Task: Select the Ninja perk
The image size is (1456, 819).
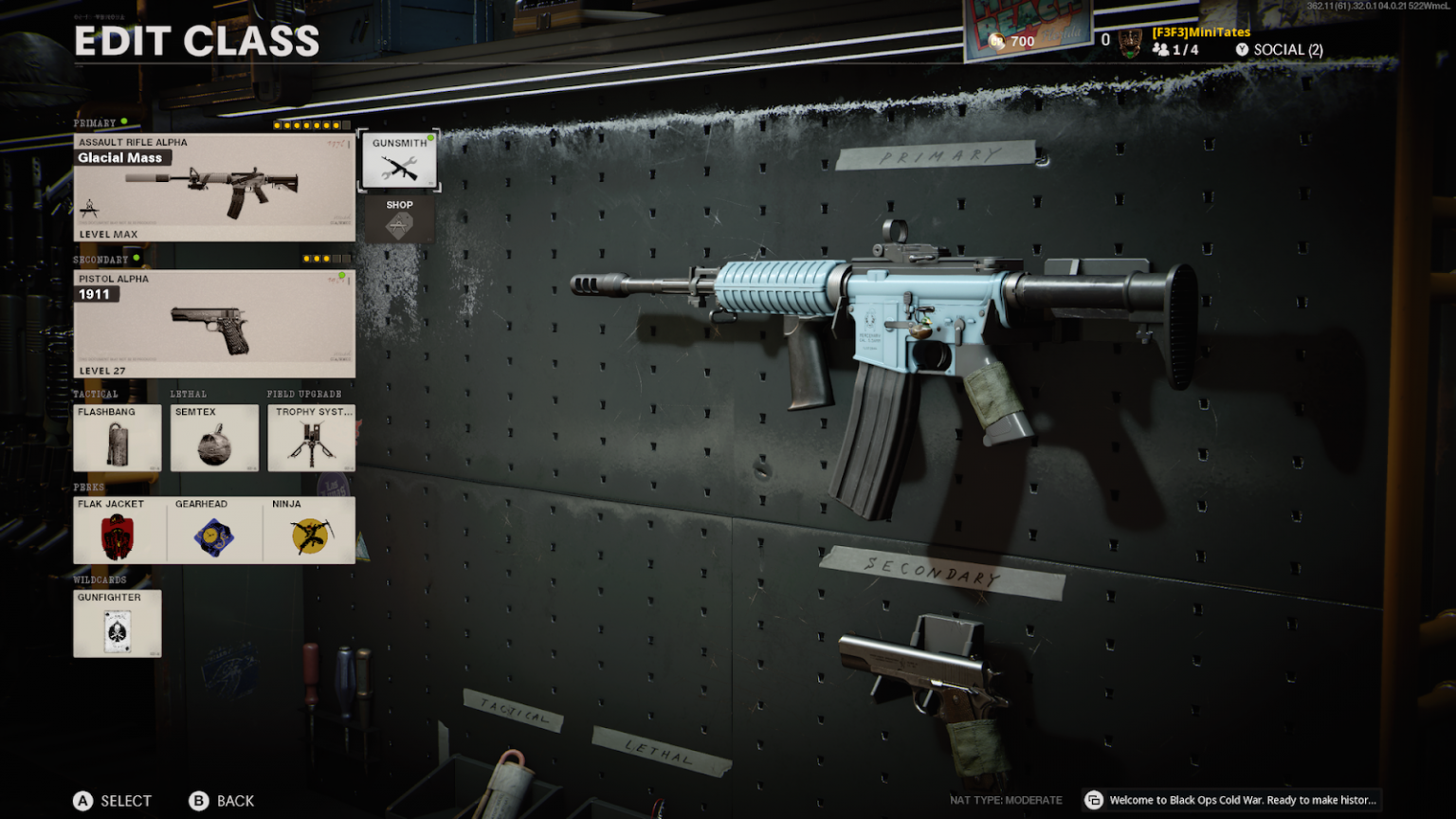Action: pos(310,529)
